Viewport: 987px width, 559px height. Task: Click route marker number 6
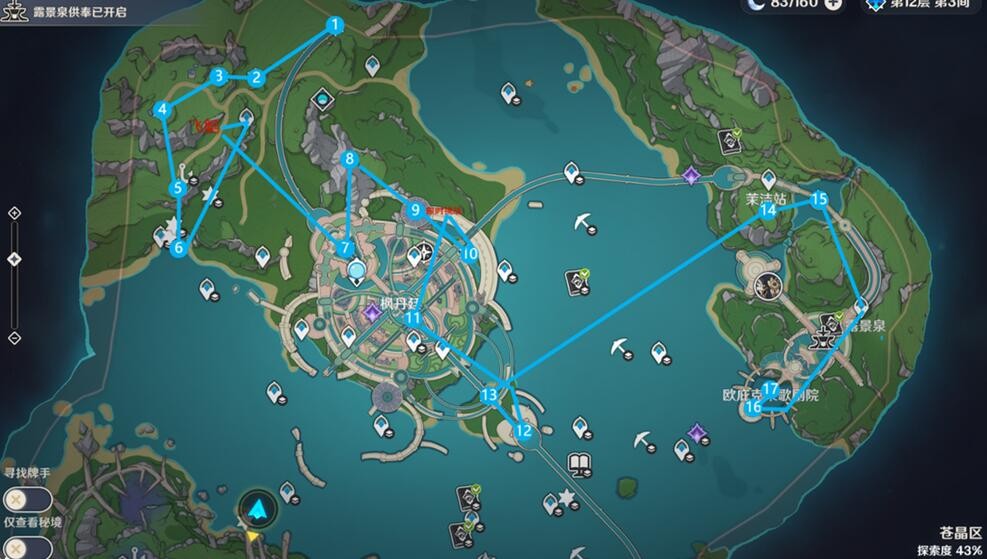pyautogui.click(x=179, y=247)
